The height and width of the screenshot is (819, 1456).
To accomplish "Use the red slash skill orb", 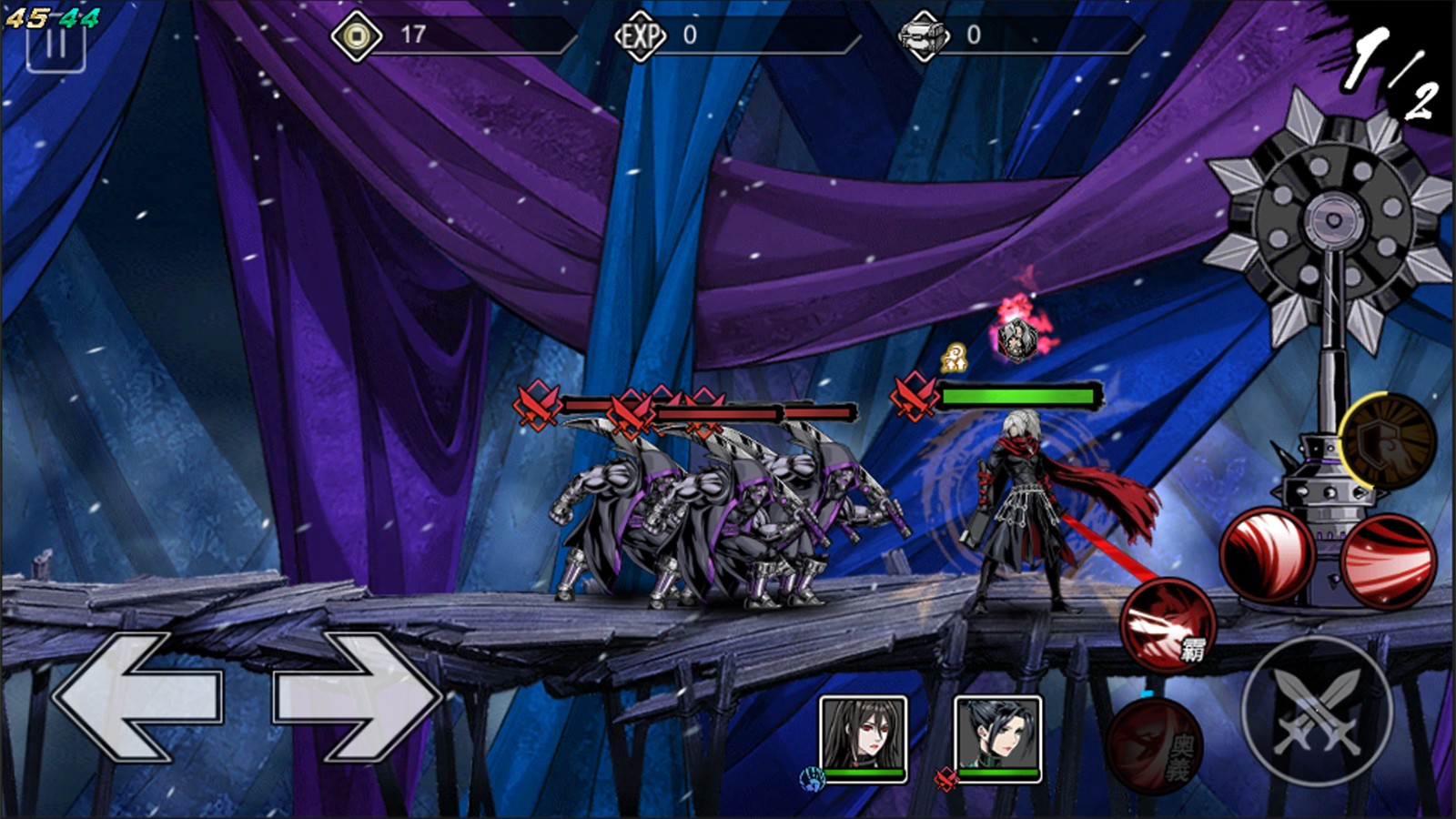I will (1388, 561).
